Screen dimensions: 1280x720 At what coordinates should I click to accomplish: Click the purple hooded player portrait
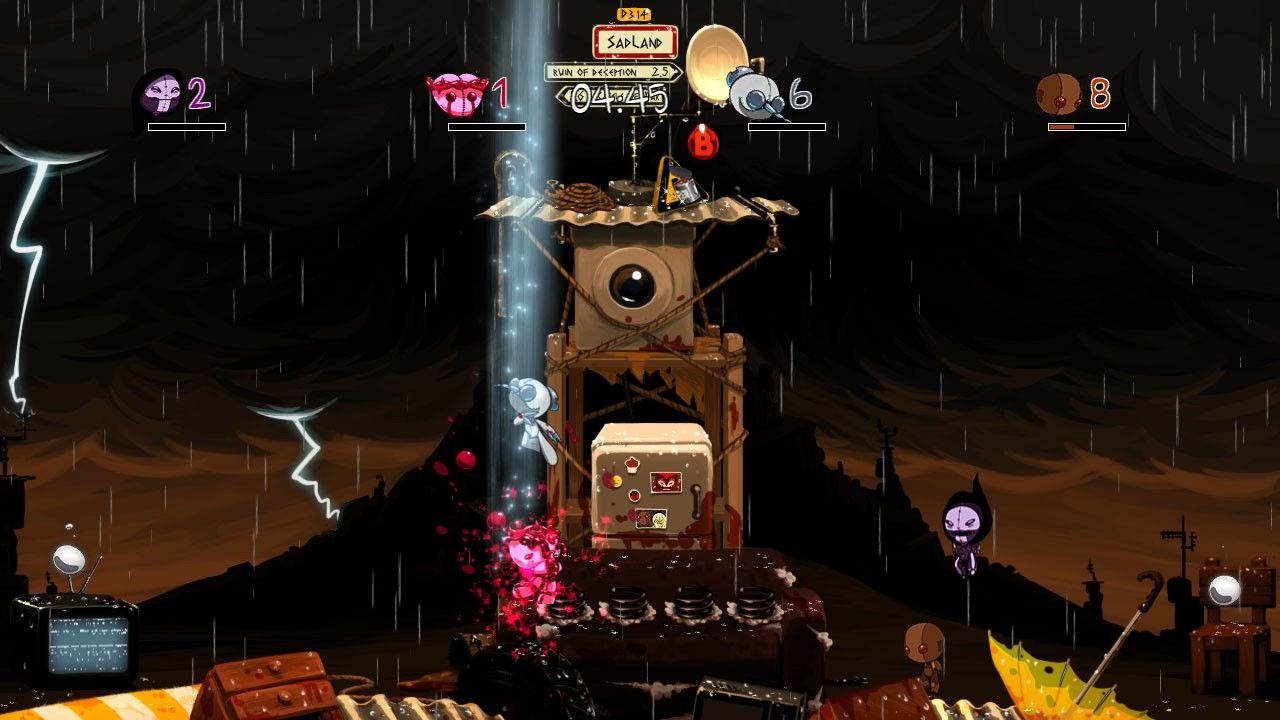coord(159,95)
